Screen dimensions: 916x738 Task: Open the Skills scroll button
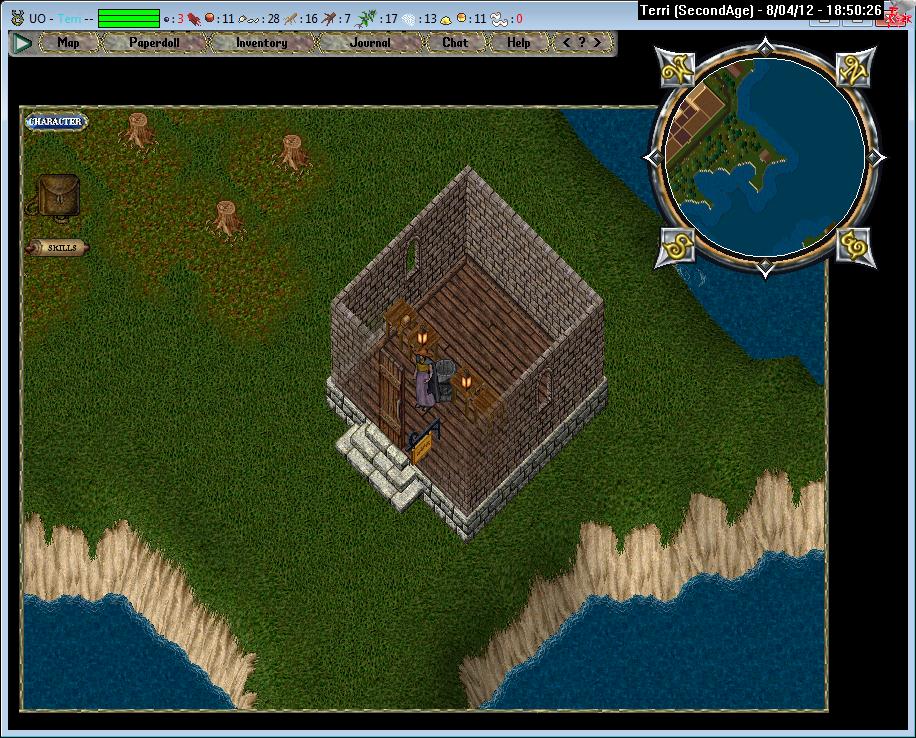pyautogui.click(x=59, y=247)
